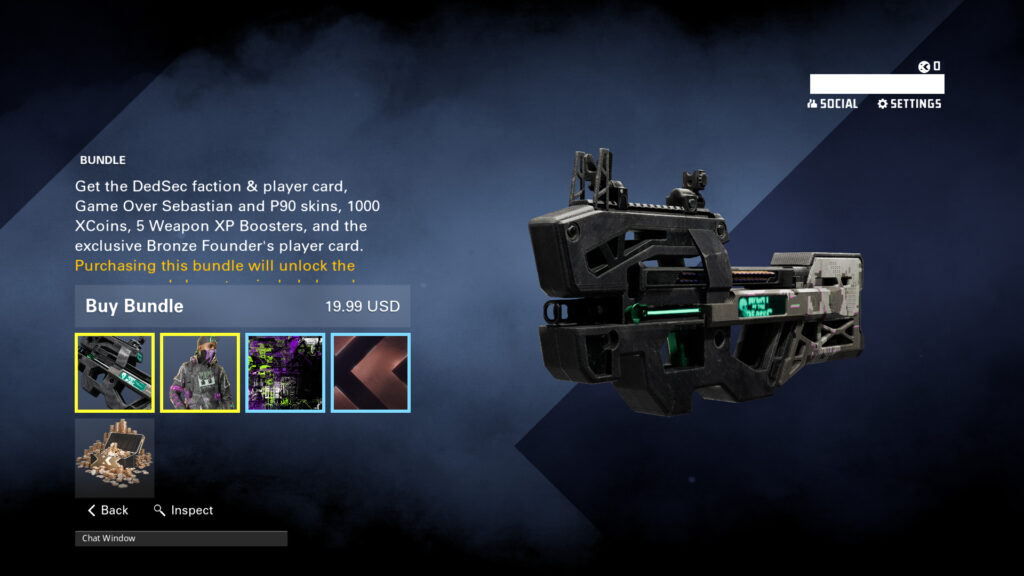
Task: Open the Social menu
Action: pyautogui.click(x=832, y=104)
